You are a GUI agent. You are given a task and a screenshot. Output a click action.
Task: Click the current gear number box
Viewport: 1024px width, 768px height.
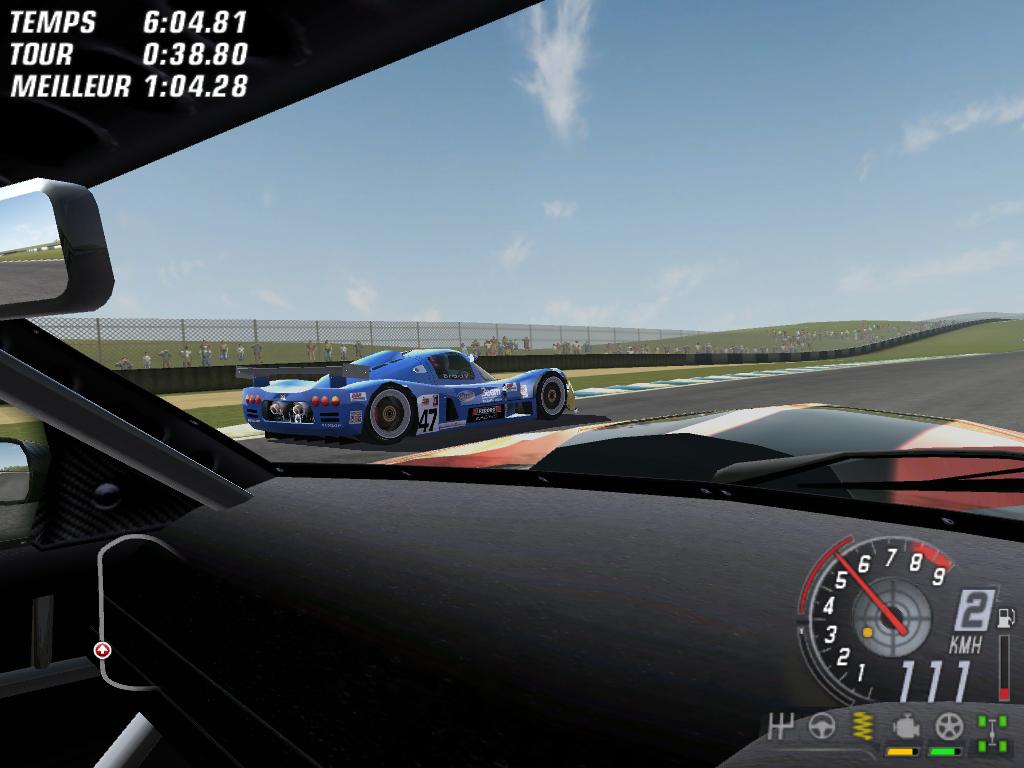972,611
